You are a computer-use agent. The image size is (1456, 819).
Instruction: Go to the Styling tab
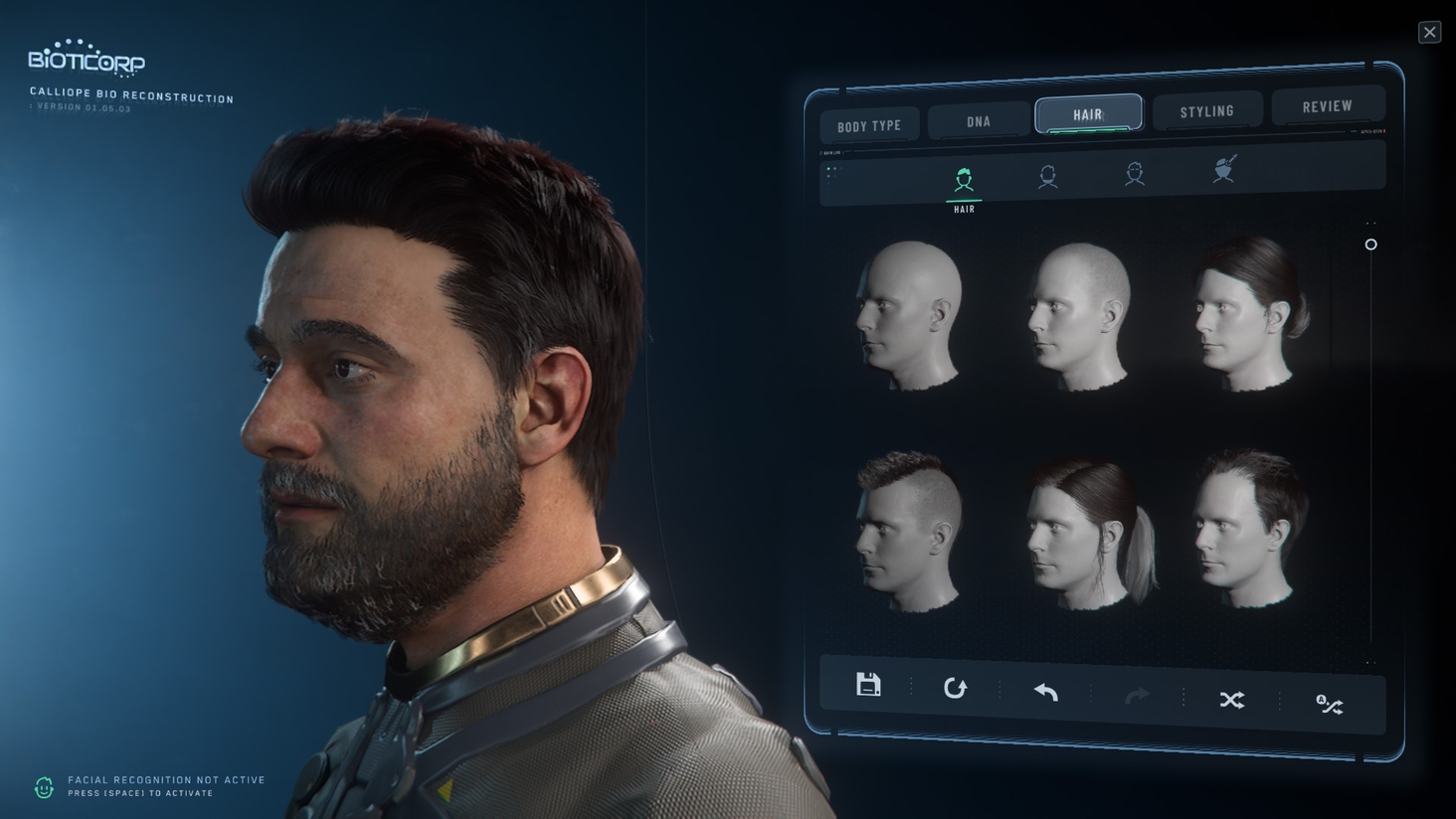pyautogui.click(x=1206, y=110)
